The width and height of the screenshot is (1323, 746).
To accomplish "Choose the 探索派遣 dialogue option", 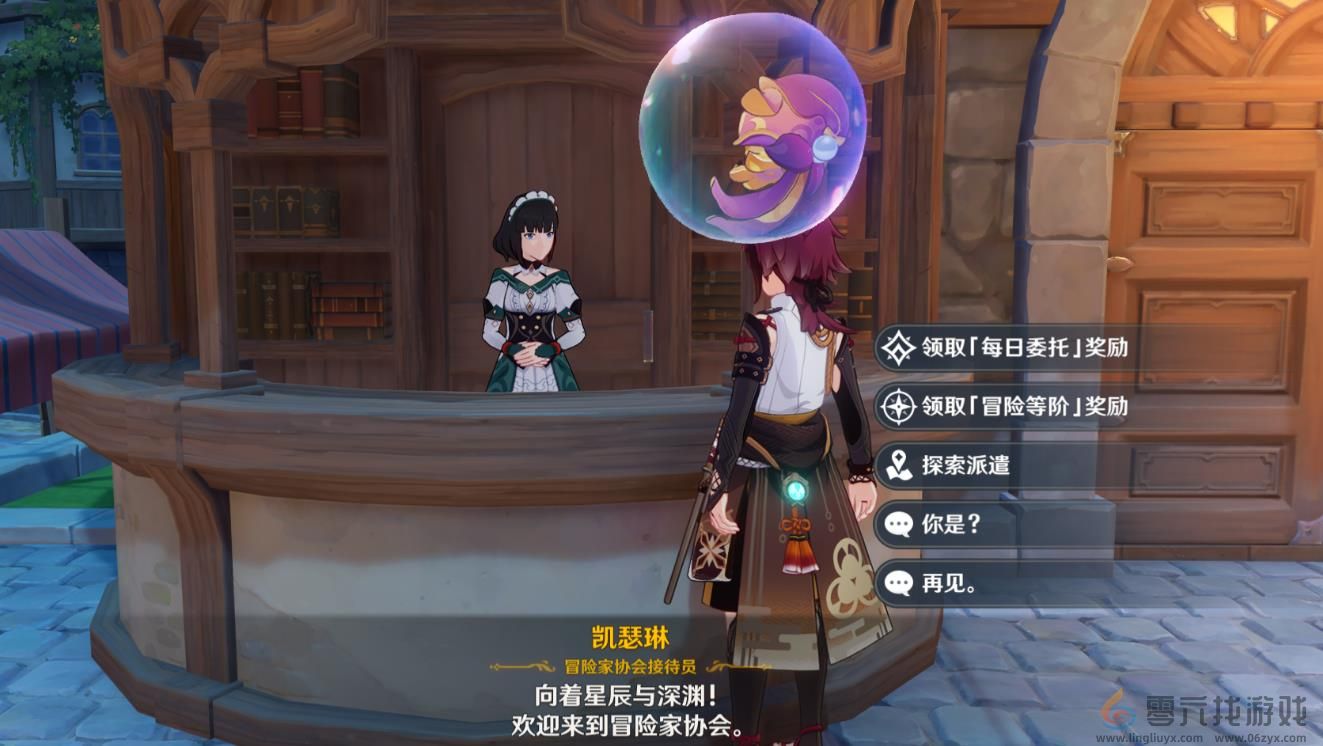I will click(x=965, y=466).
